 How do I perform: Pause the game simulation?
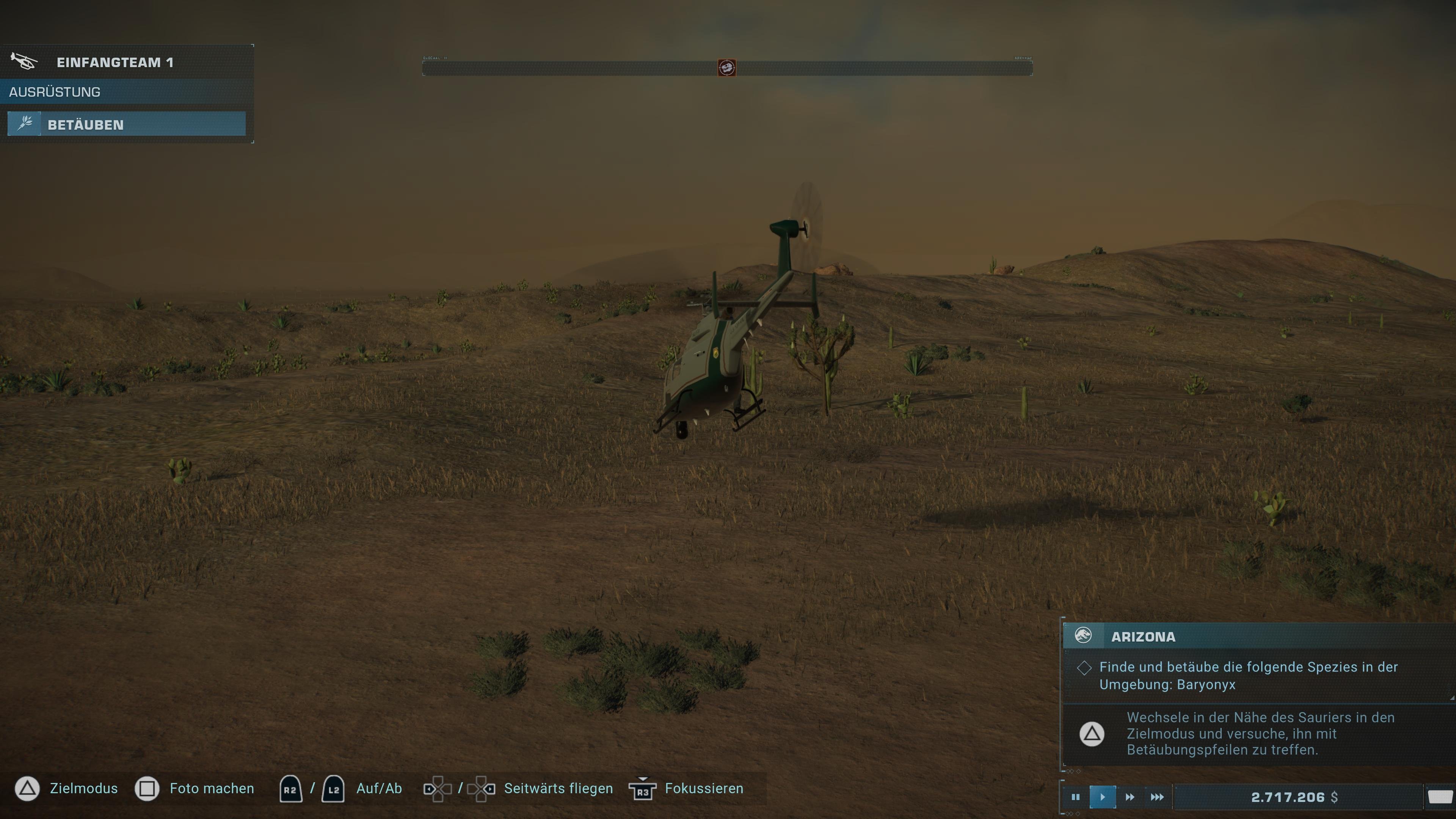(1076, 797)
